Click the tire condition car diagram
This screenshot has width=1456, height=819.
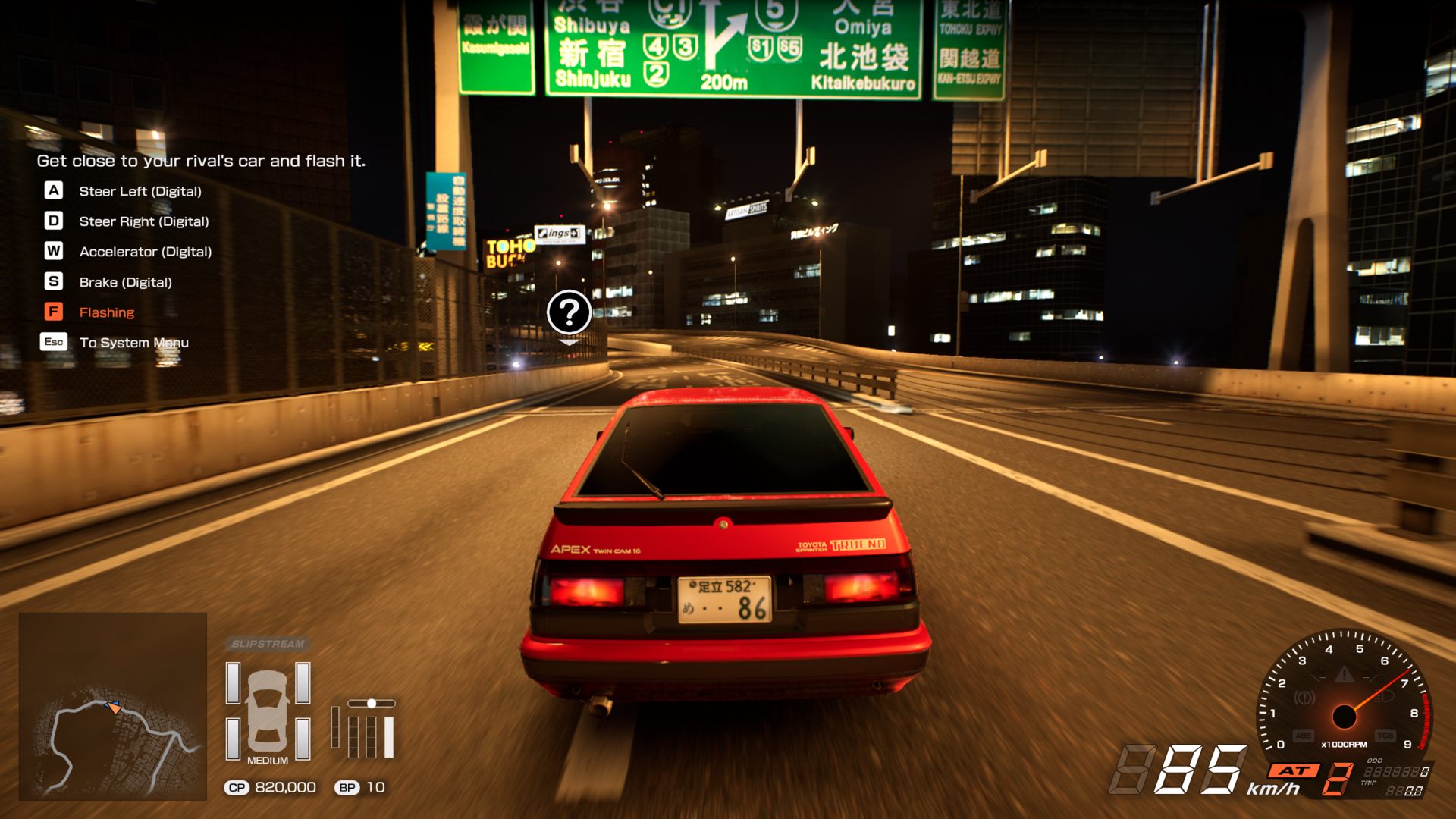pos(268,710)
